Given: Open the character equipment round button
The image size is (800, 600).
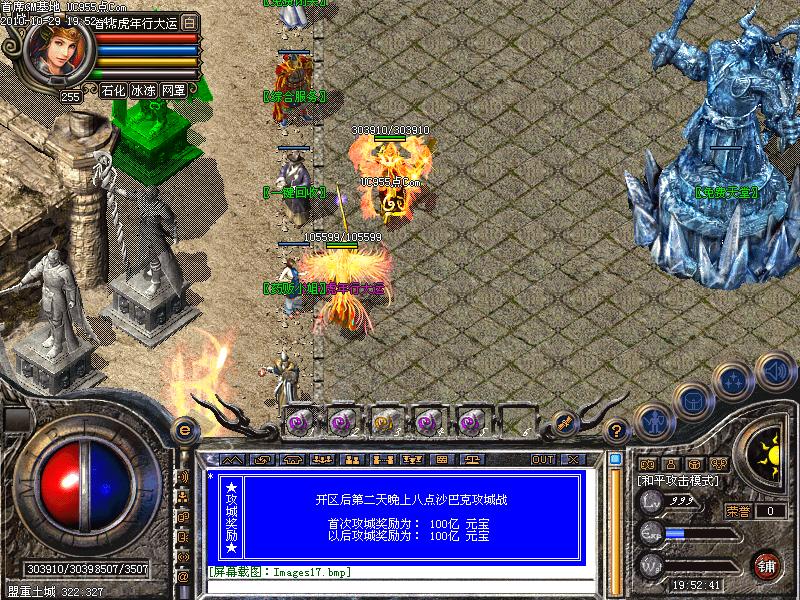Looking at the screenshot, I should [653, 422].
